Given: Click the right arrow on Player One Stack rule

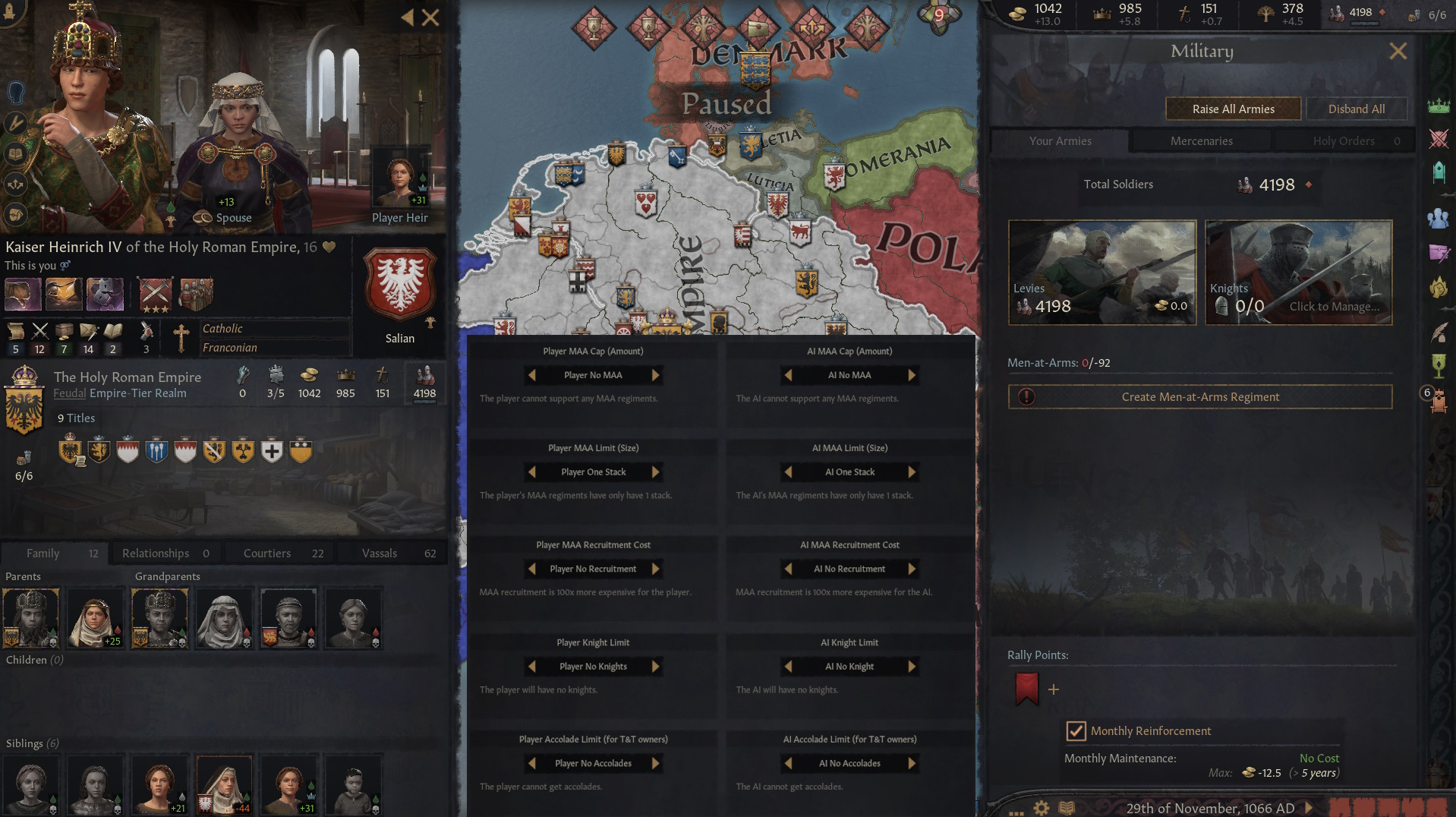Looking at the screenshot, I should tap(656, 472).
